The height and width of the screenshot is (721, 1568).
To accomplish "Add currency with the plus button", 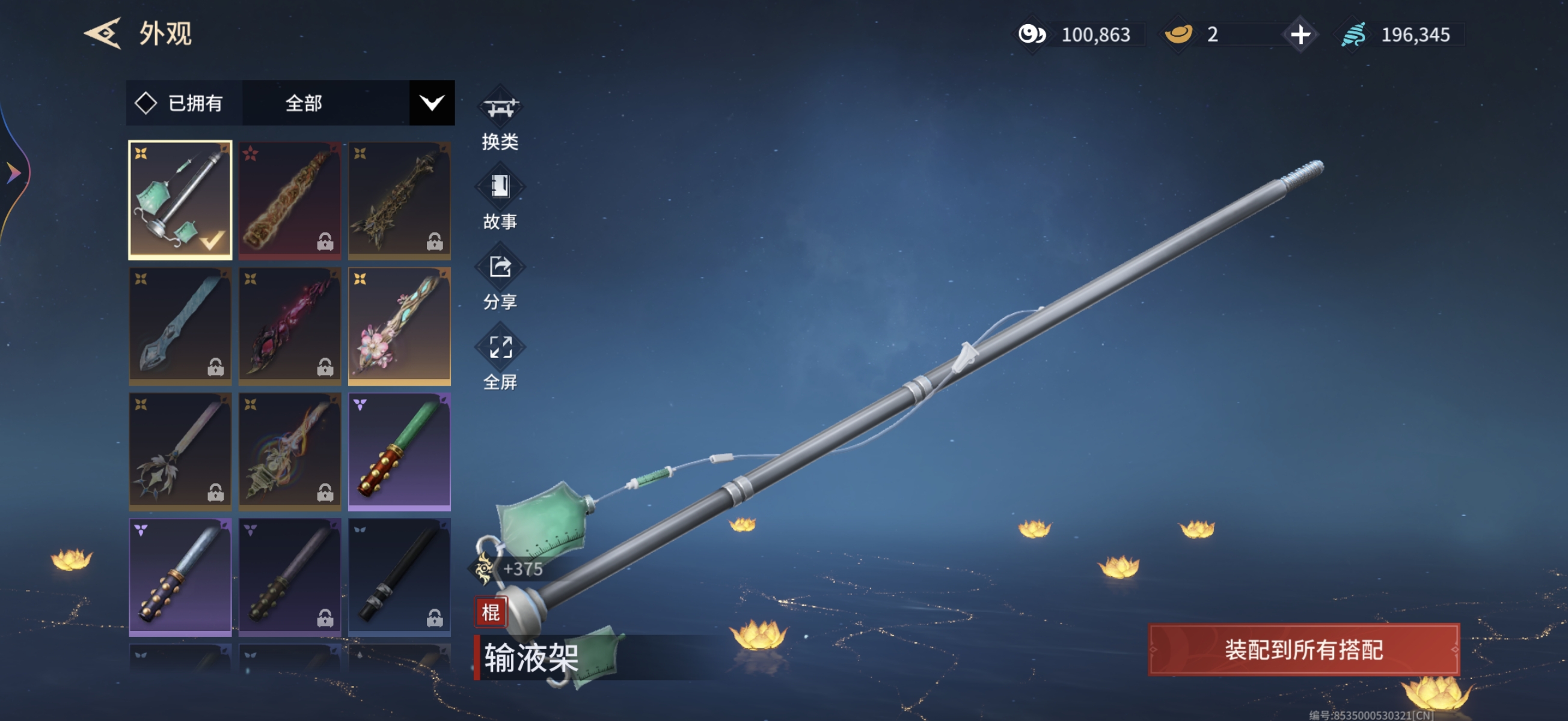I will point(1300,35).
